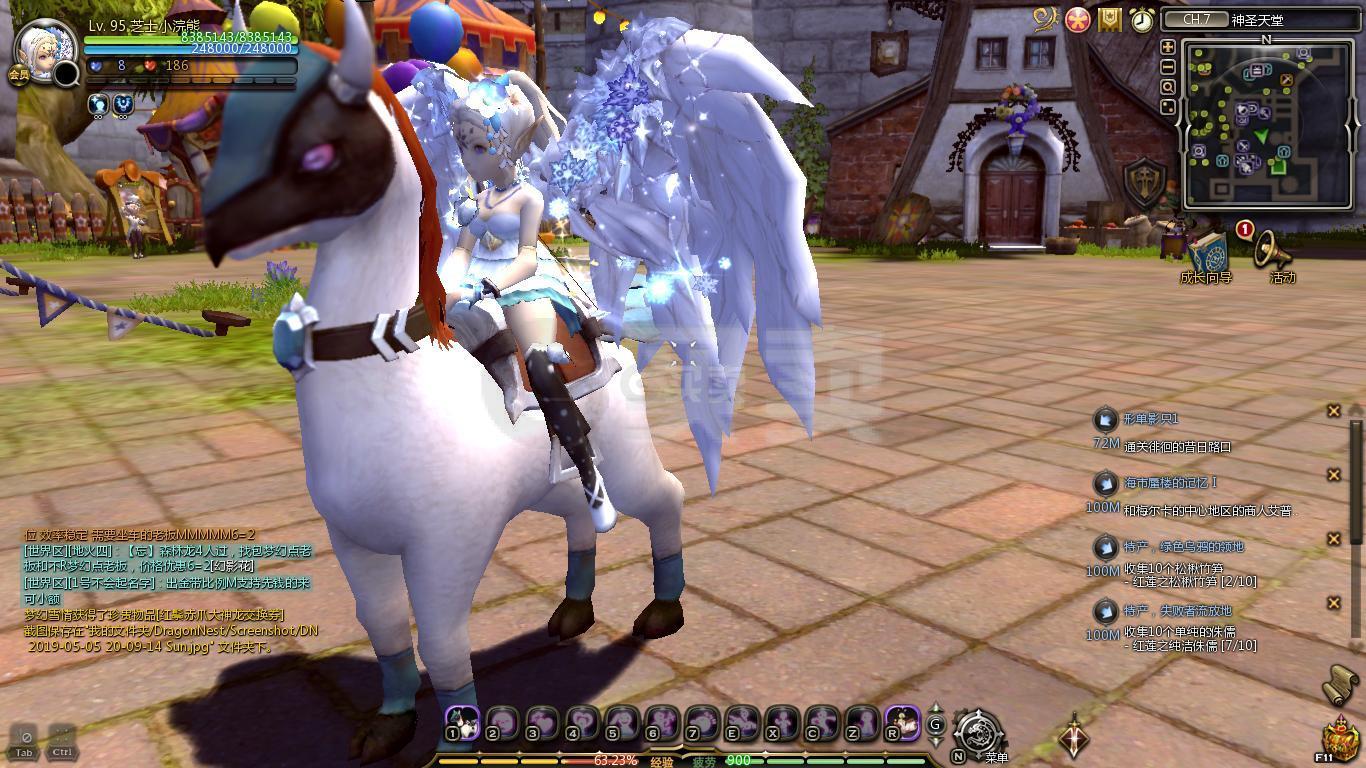Open the gold banner icon
The image size is (1366, 768).
pos(1110,20)
